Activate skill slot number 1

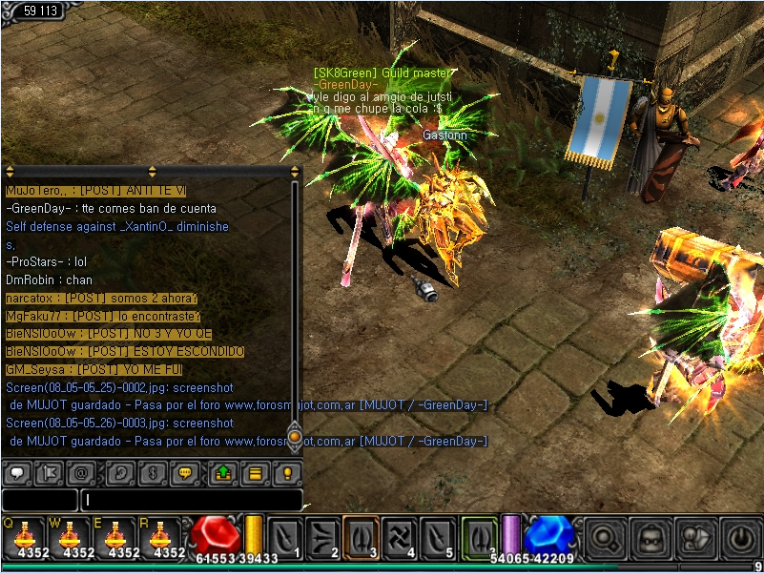click(286, 537)
